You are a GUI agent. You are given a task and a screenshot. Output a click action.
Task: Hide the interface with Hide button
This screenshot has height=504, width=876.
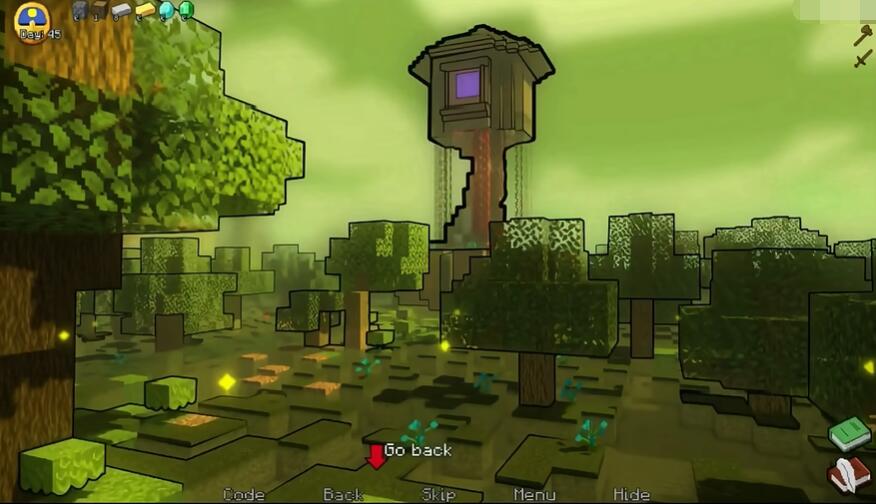tap(631, 494)
